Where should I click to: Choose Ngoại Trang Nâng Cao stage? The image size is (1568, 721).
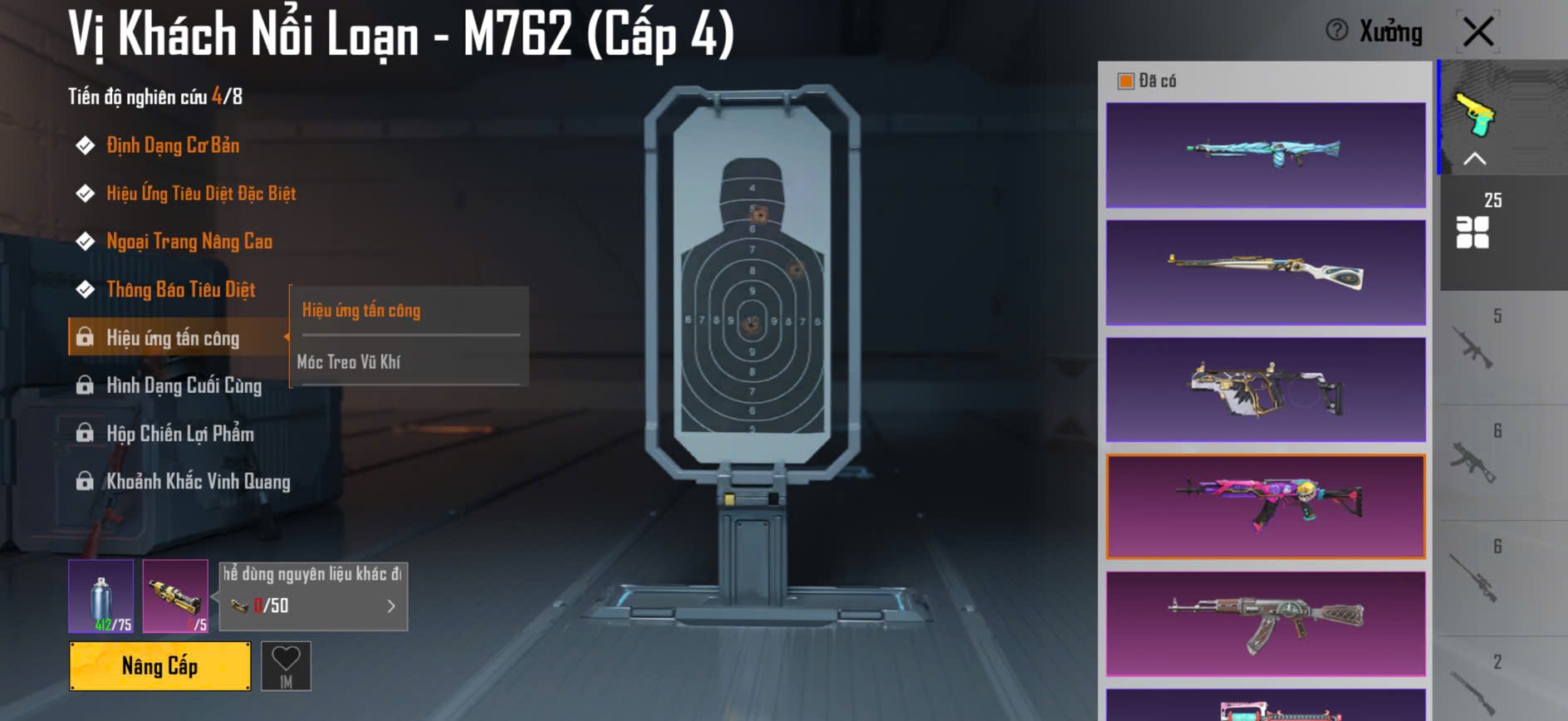pos(189,242)
